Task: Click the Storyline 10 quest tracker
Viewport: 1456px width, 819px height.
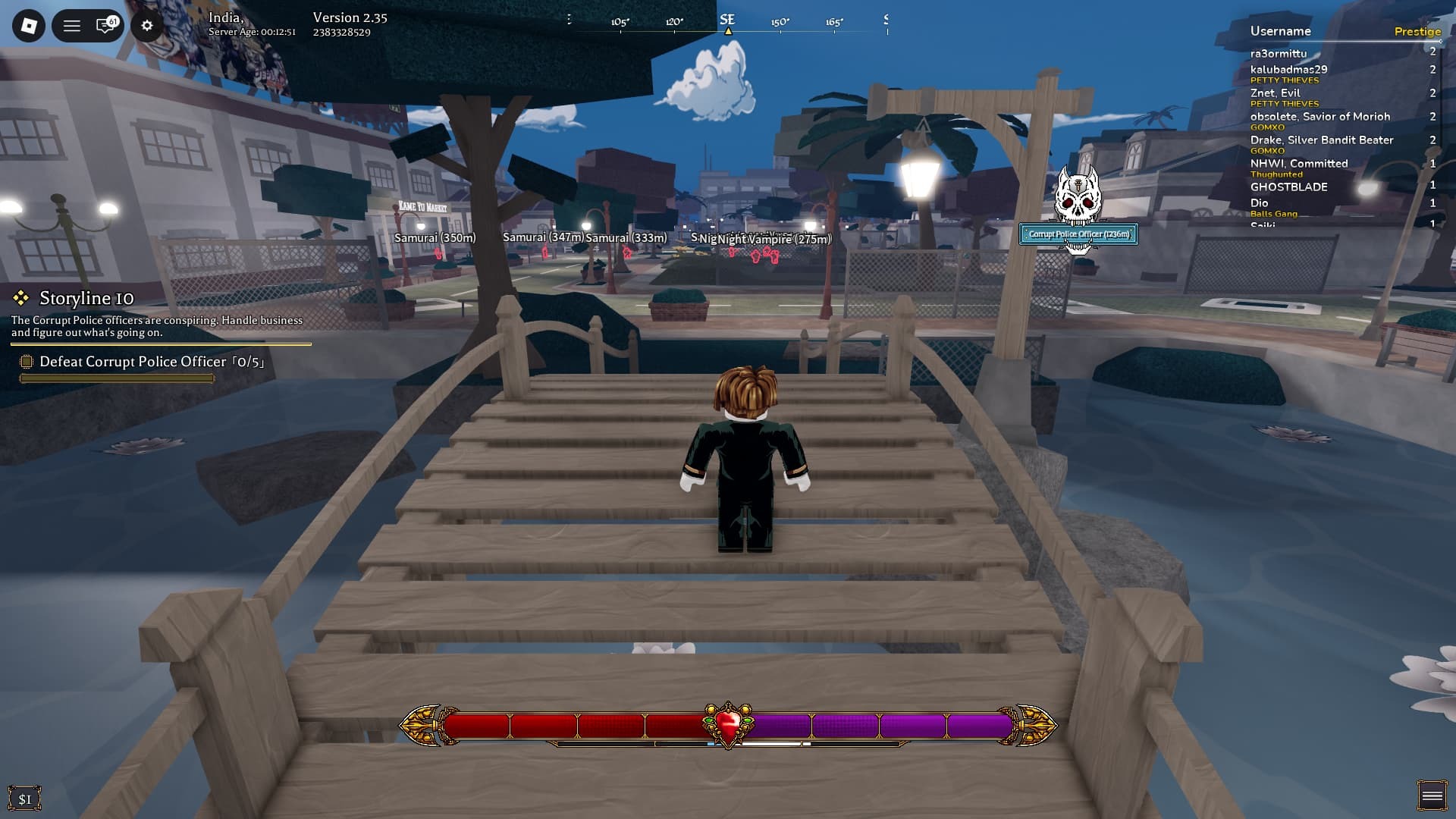Action: coord(86,298)
